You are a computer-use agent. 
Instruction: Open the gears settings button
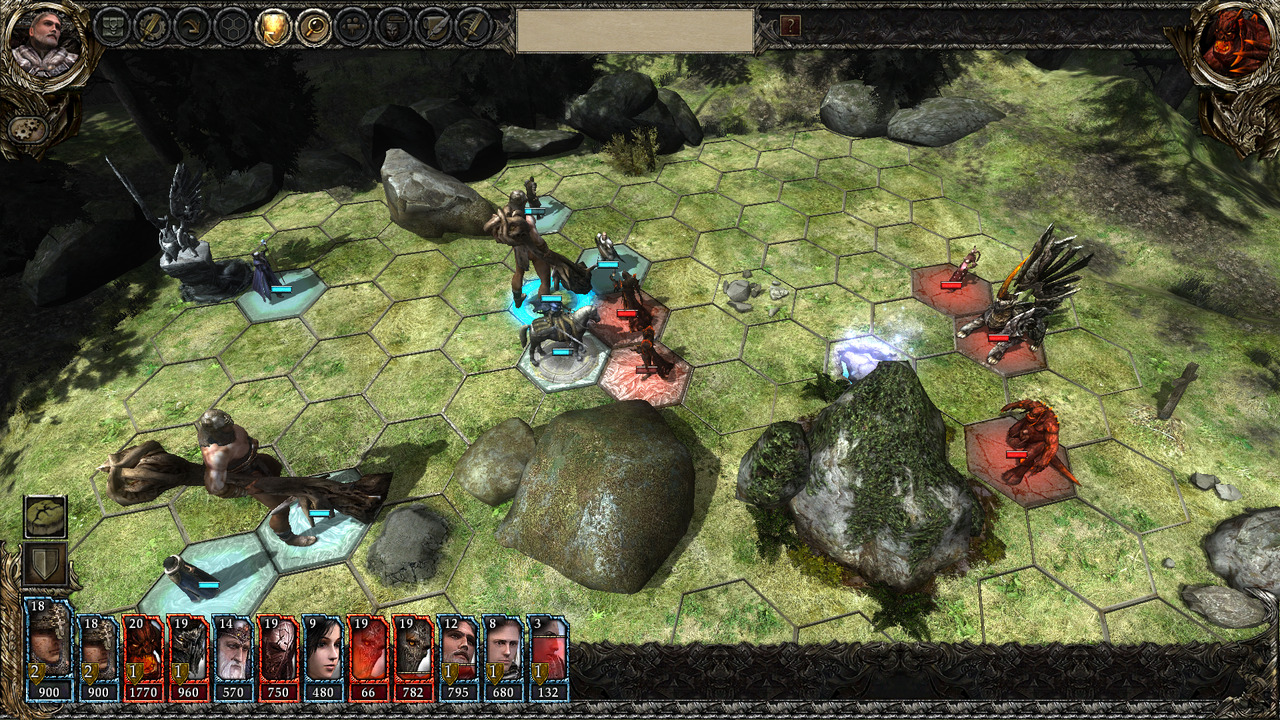click(28, 131)
